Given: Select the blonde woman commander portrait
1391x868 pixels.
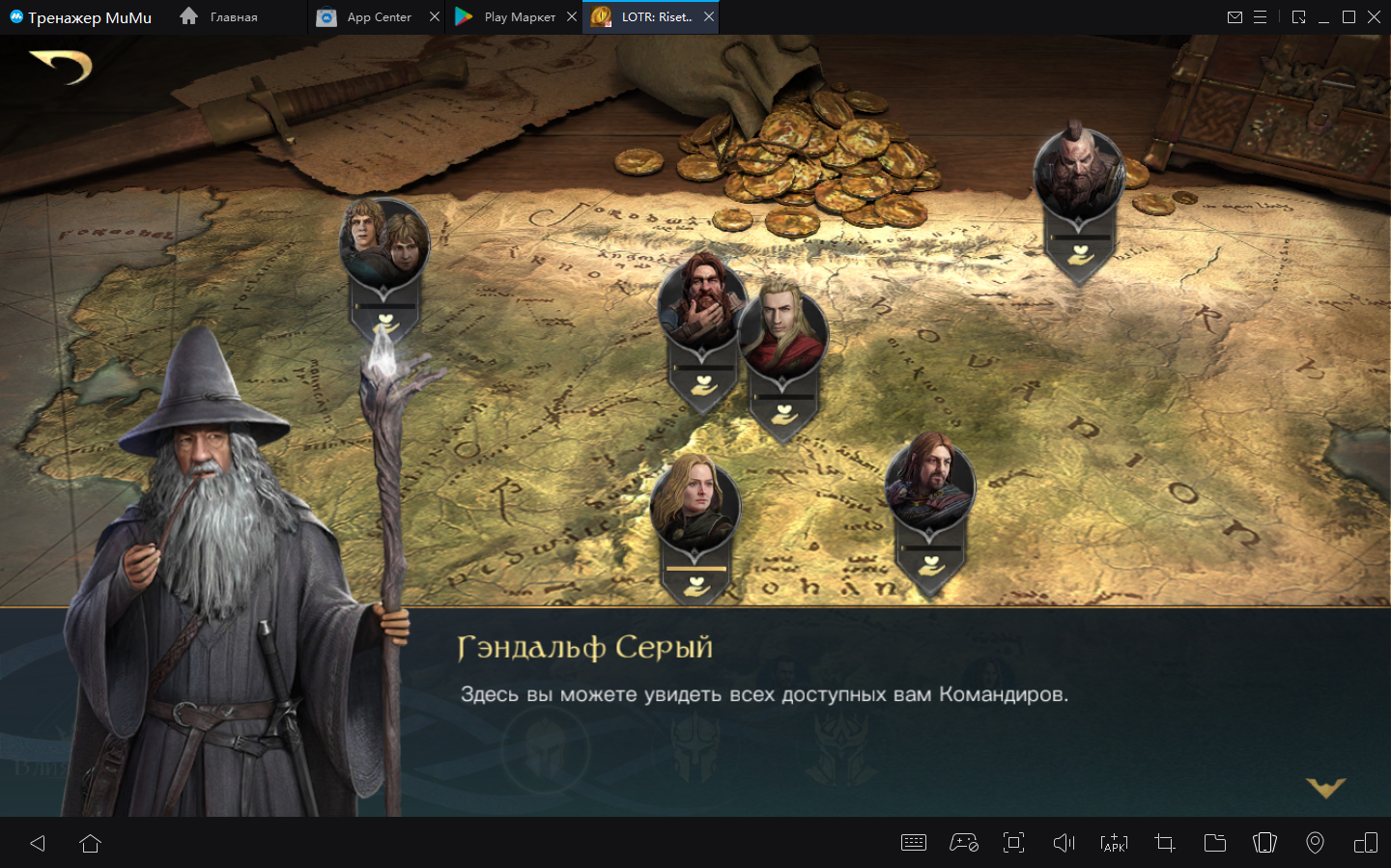Looking at the screenshot, I should [x=695, y=505].
